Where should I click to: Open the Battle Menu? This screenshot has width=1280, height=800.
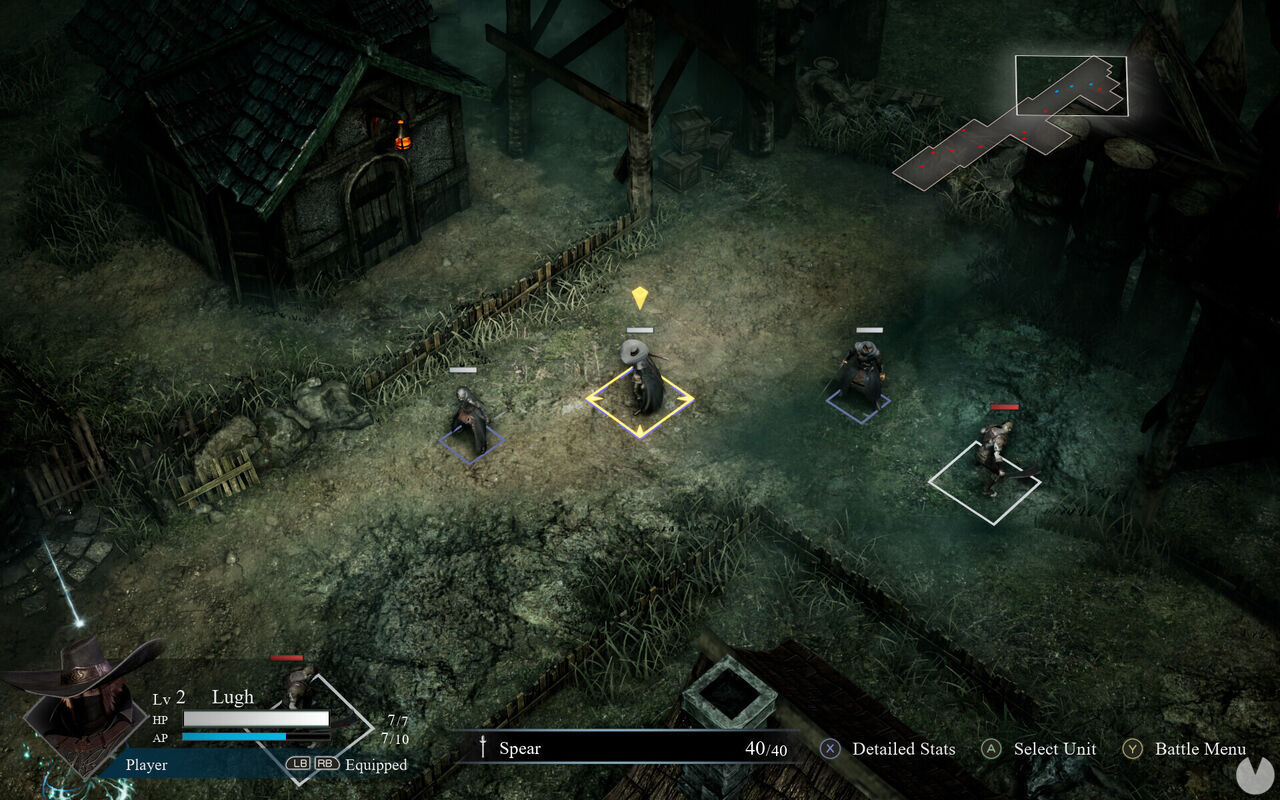click(x=1200, y=748)
